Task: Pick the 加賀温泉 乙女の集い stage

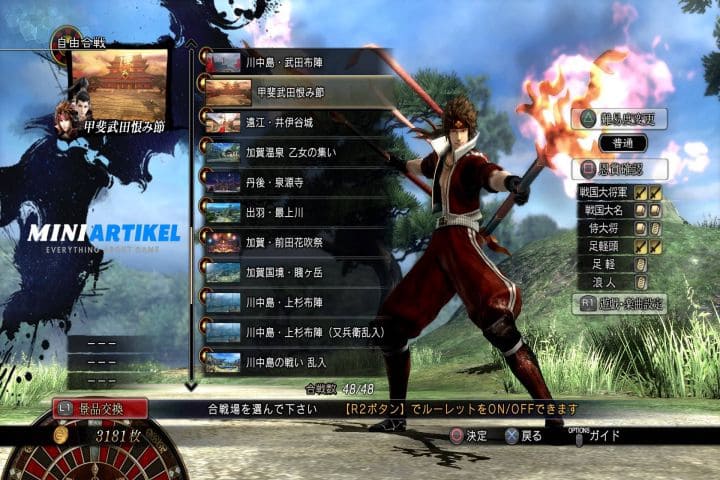Action: point(290,152)
